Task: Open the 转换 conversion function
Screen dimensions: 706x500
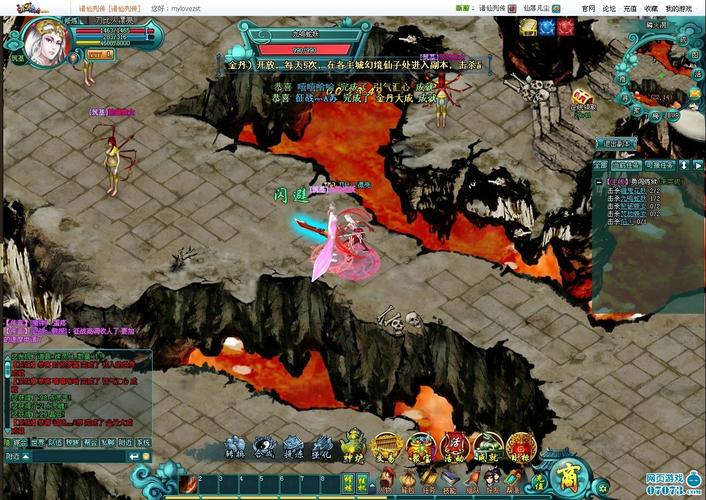Action: coord(235,447)
